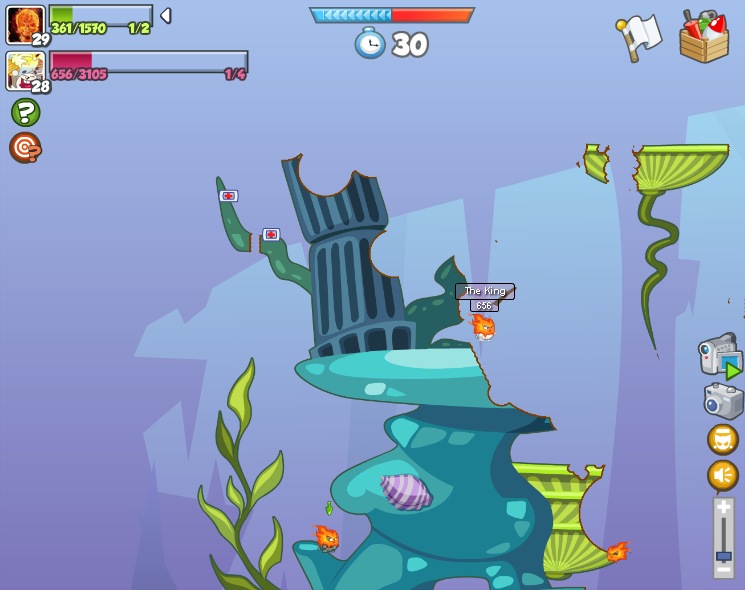The width and height of the screenshot is (745, 590).
Task: Start replay recording with the video camera
Action: (x=720, y=356)
